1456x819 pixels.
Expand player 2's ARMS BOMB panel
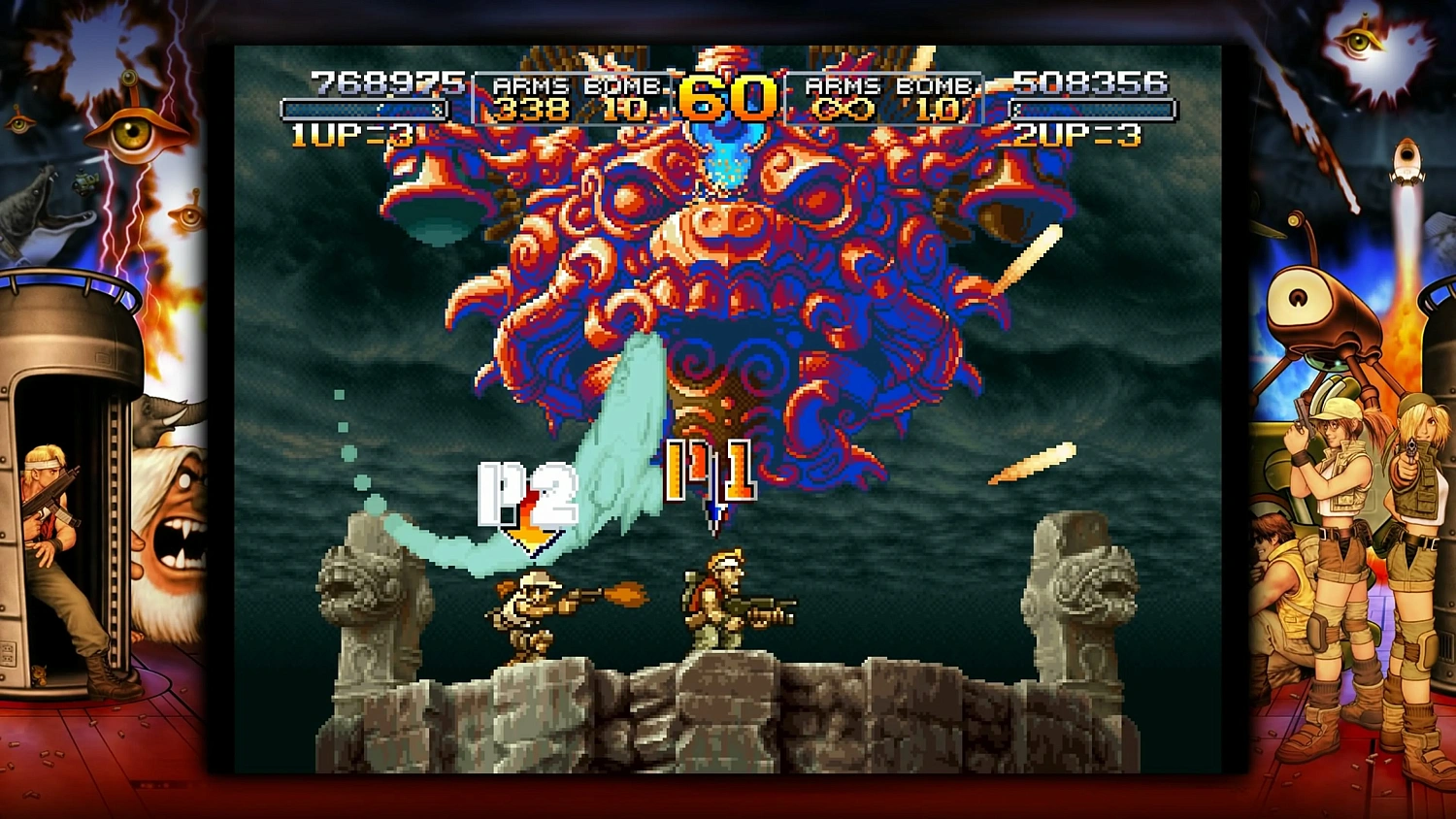[x=883, y=97]
